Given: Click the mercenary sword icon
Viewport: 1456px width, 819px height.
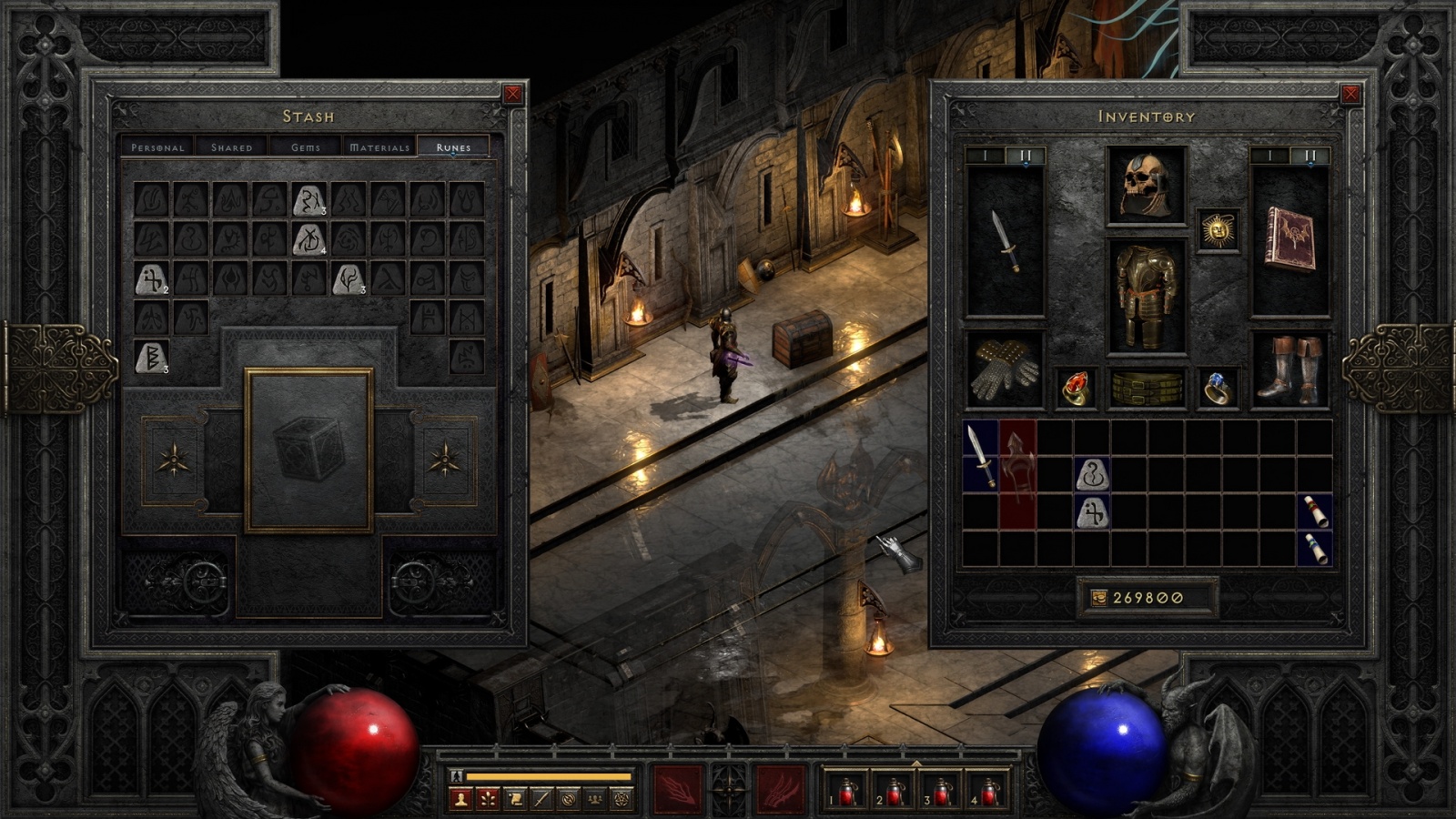Looking at the screenshot, I should coord(541,799).
